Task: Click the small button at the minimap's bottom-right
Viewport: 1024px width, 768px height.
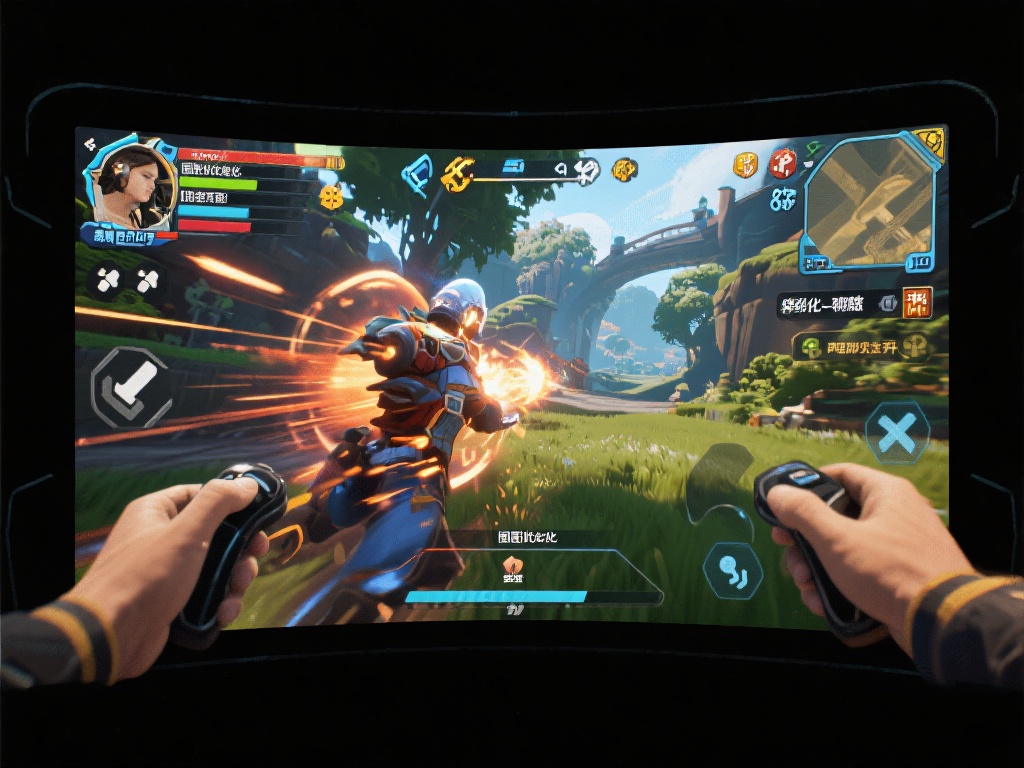Action: point(919,262)
